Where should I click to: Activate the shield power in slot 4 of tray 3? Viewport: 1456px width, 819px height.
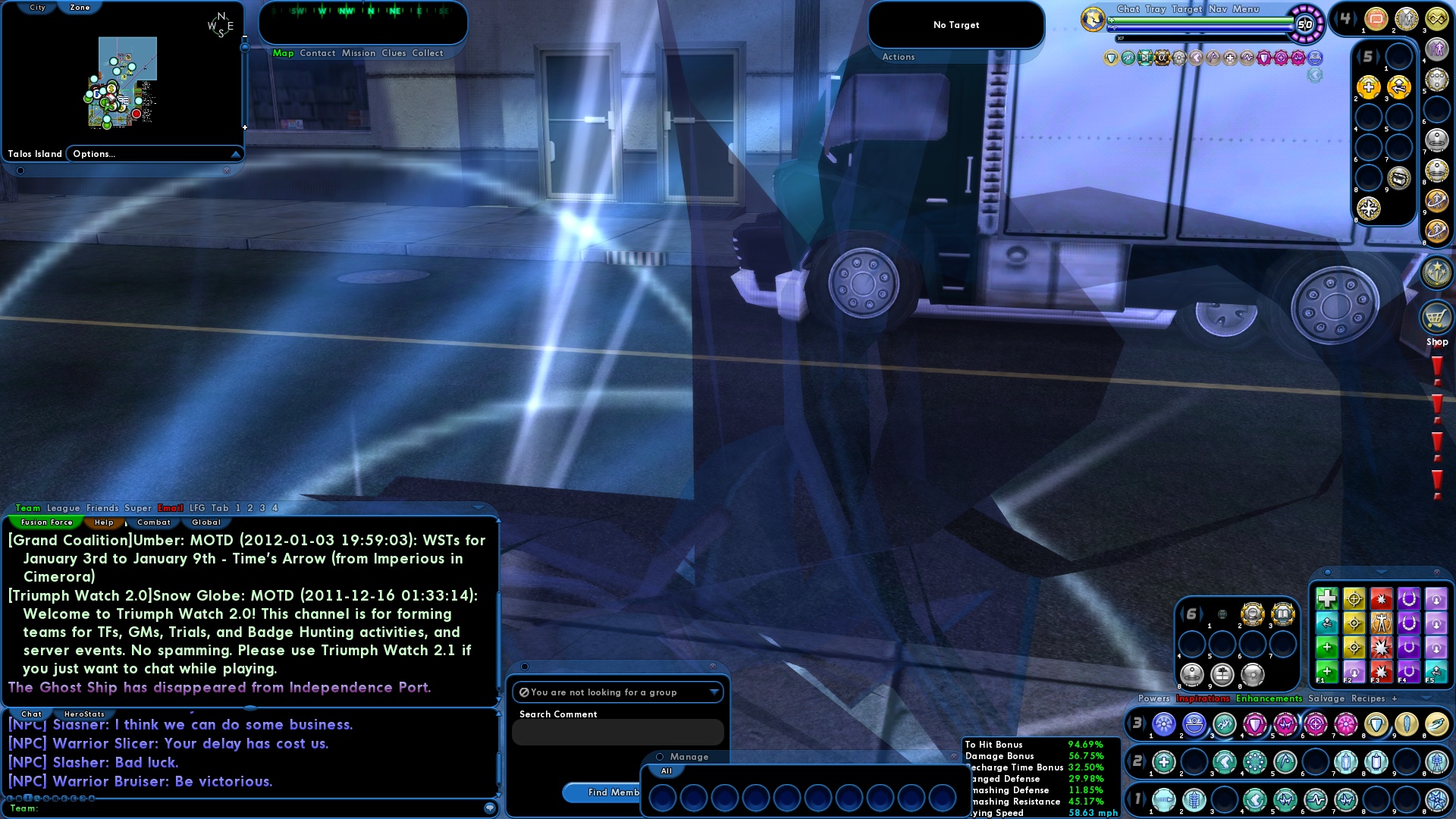tap(1254, 724)
